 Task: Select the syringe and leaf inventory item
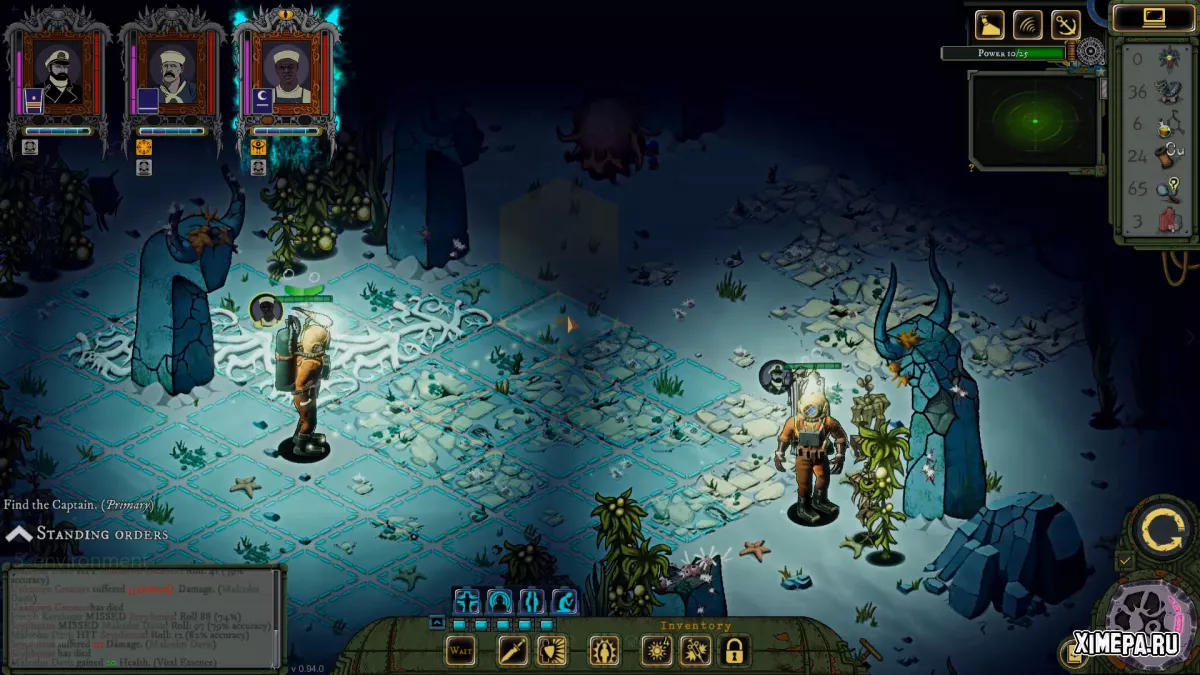(695, 651)
